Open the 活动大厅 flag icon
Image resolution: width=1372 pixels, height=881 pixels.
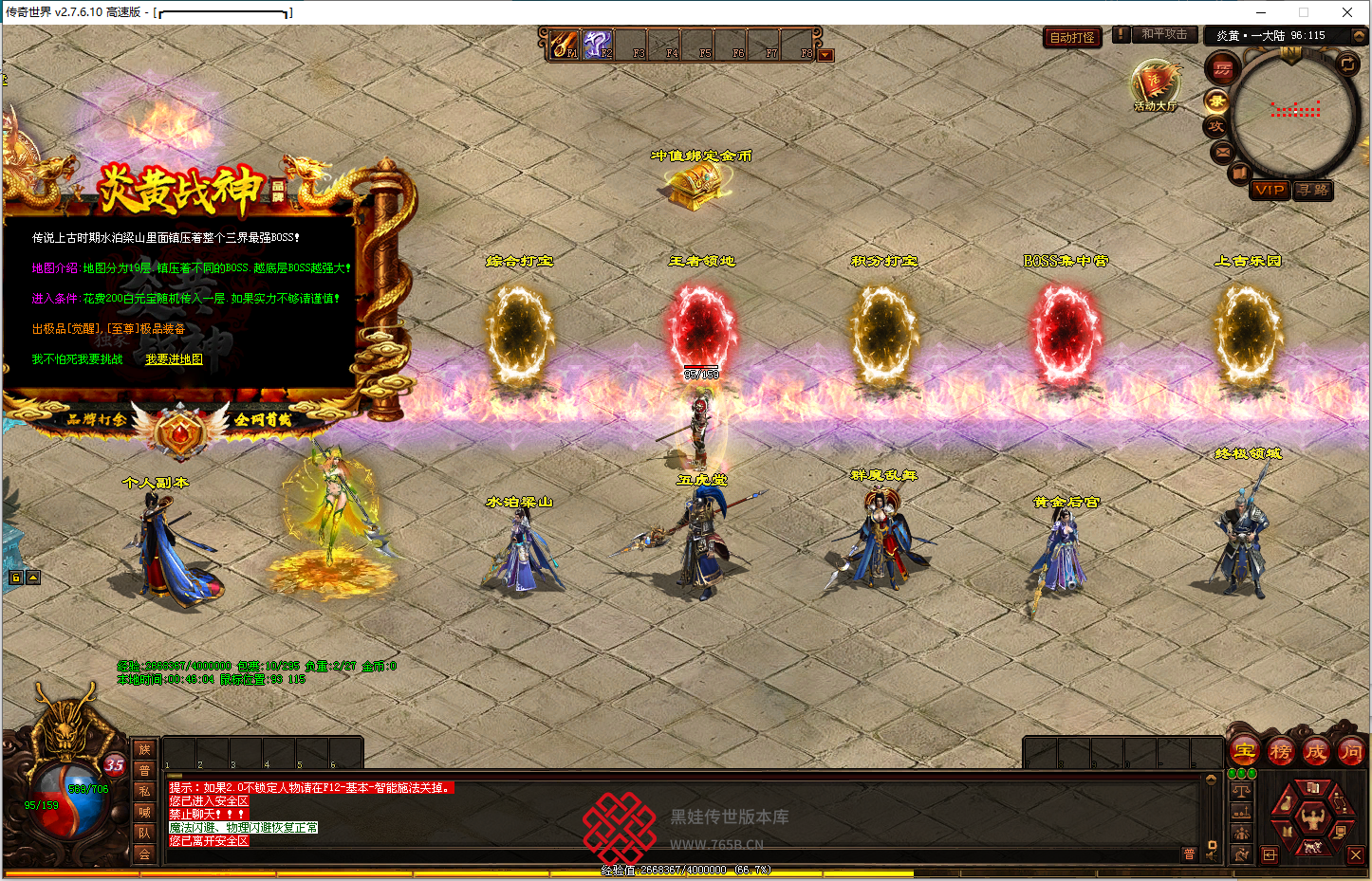1155,85
